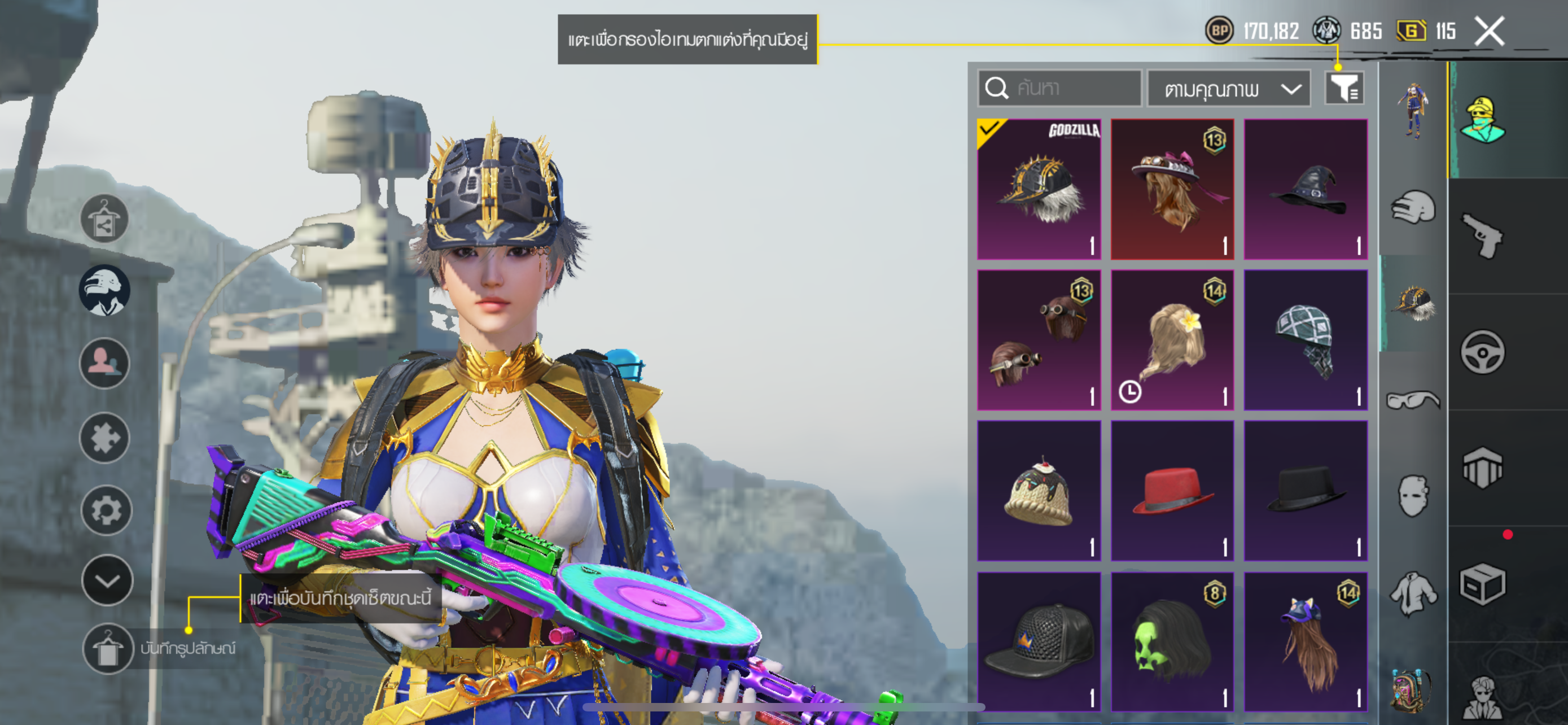Choose the blonde hair with flower
The image size is (1568, 725).
1172,340
